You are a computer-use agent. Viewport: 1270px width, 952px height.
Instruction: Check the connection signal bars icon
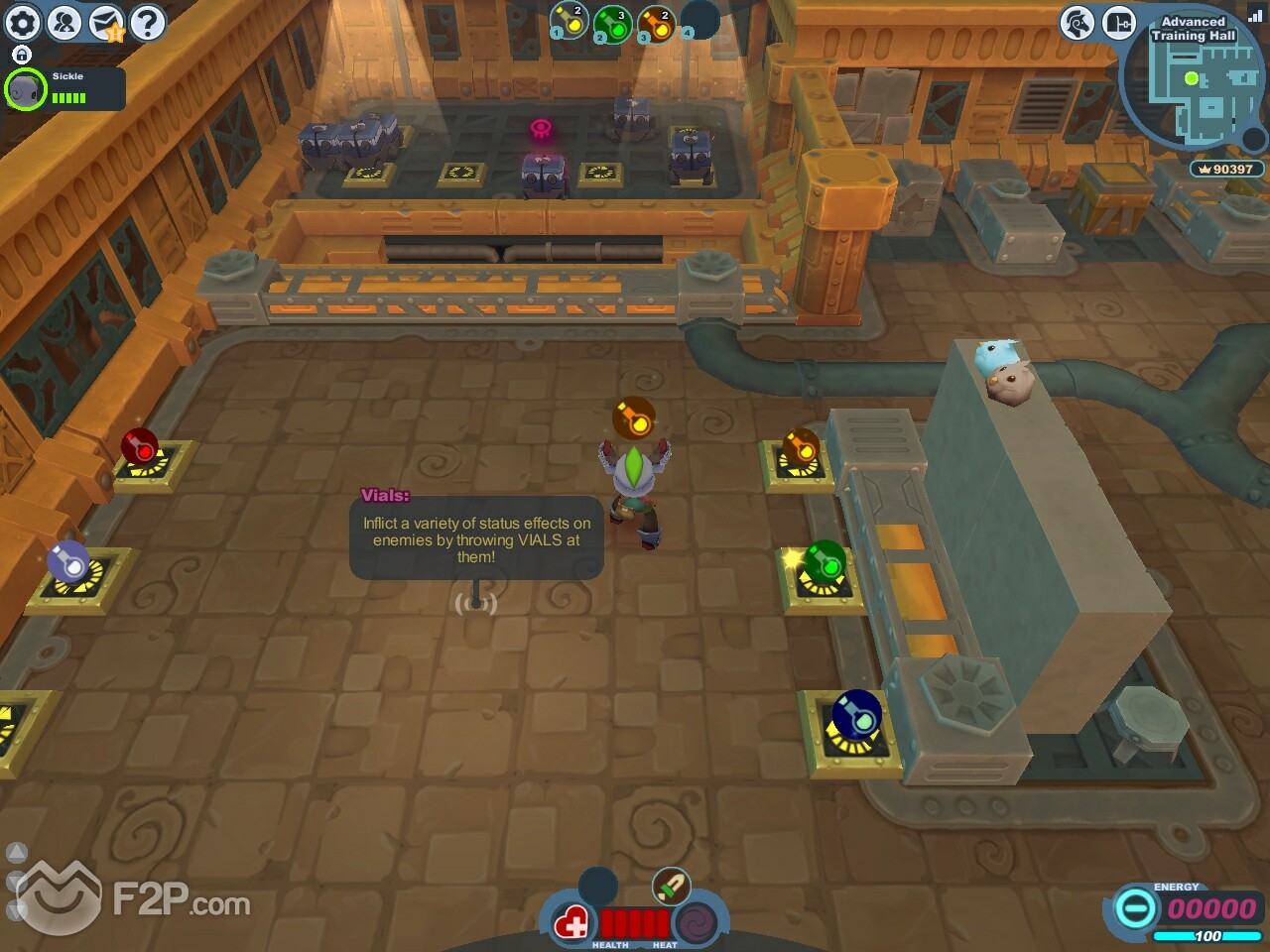coord(1254,15)
